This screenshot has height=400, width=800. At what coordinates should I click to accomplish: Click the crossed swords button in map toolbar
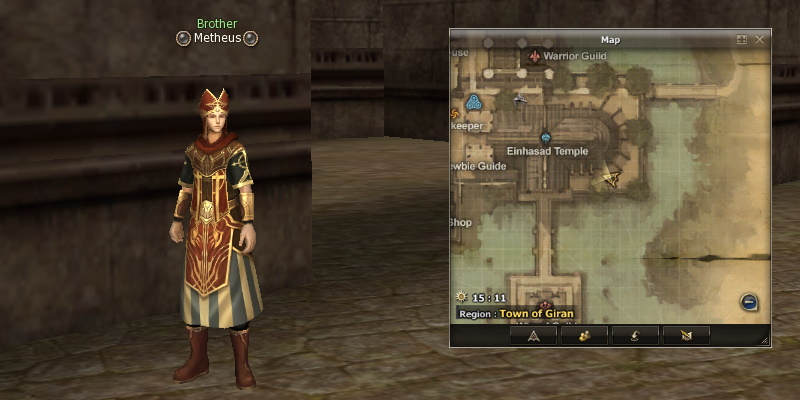point(686,336)
